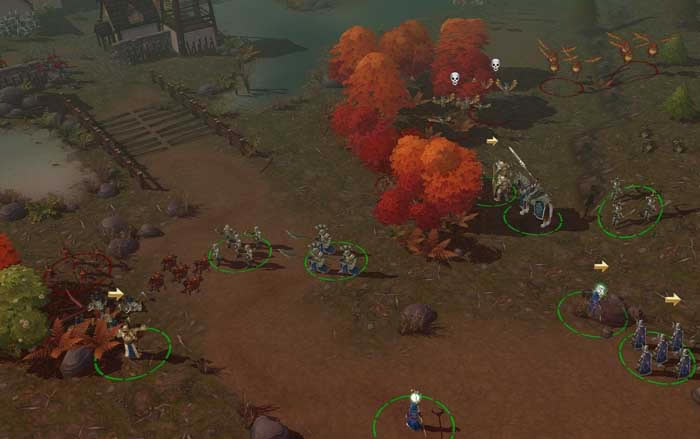Viewport: 700px width, 439px height.
Task: Select the pale warrior beside the orange fern
Action: click(x=130, y=340)
